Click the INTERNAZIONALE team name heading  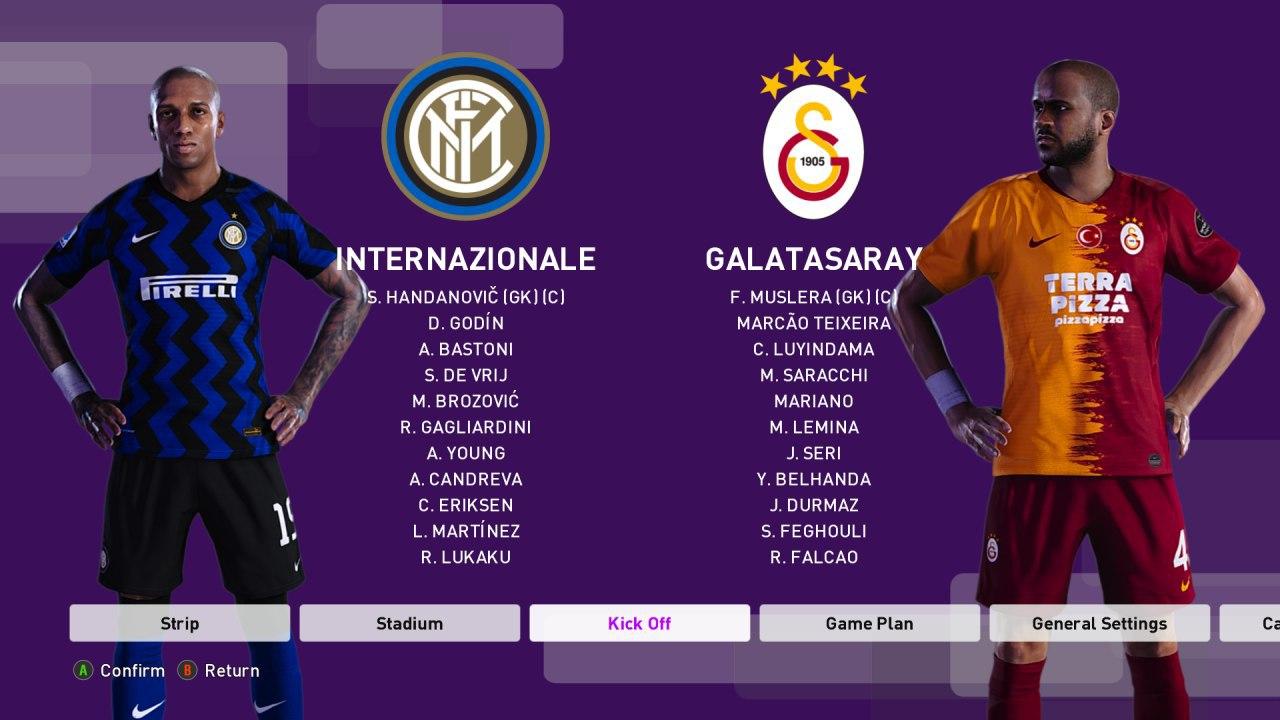click(466, 260)
